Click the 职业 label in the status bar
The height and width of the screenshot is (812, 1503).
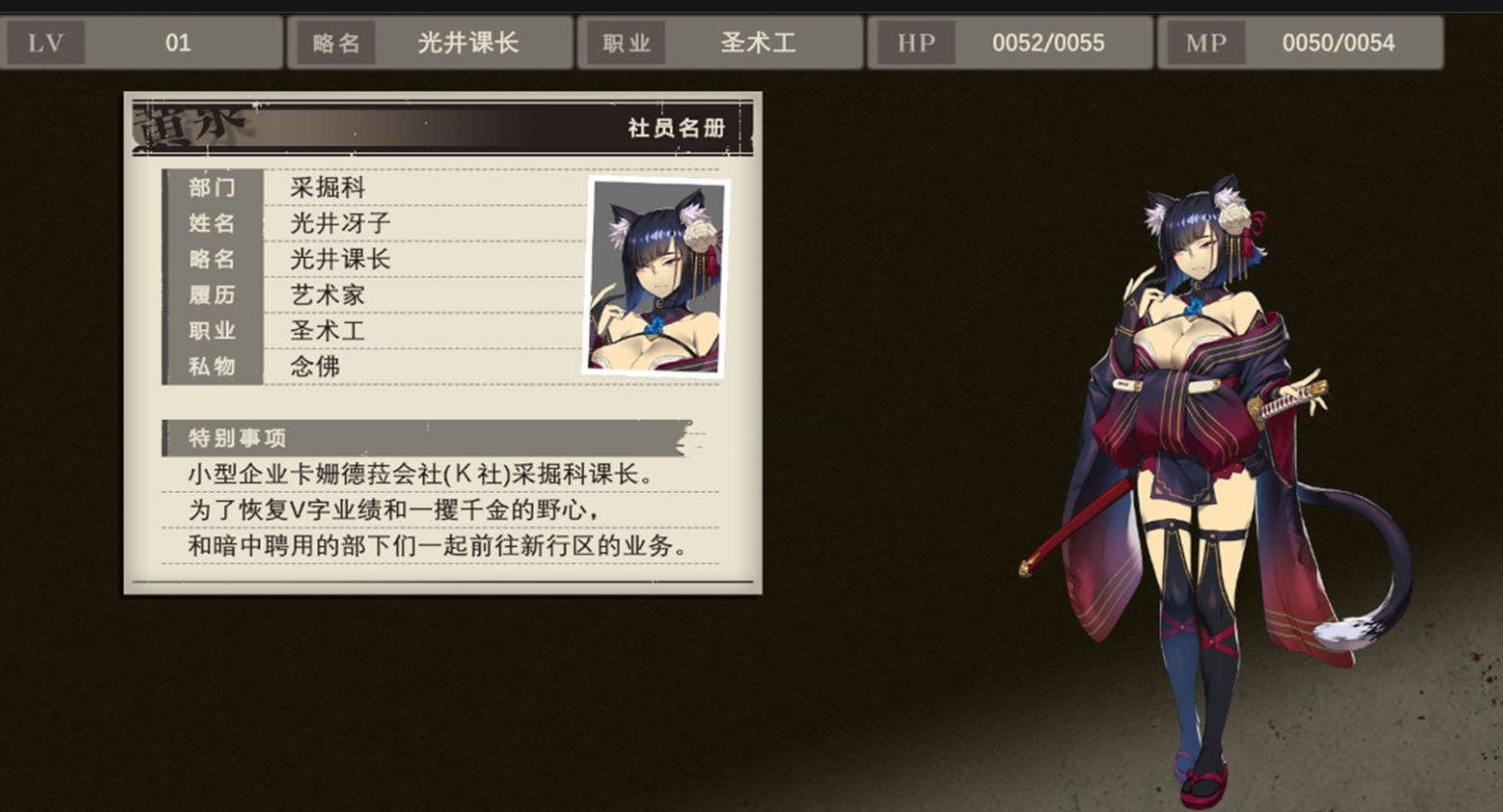click(x=624, y=41)
